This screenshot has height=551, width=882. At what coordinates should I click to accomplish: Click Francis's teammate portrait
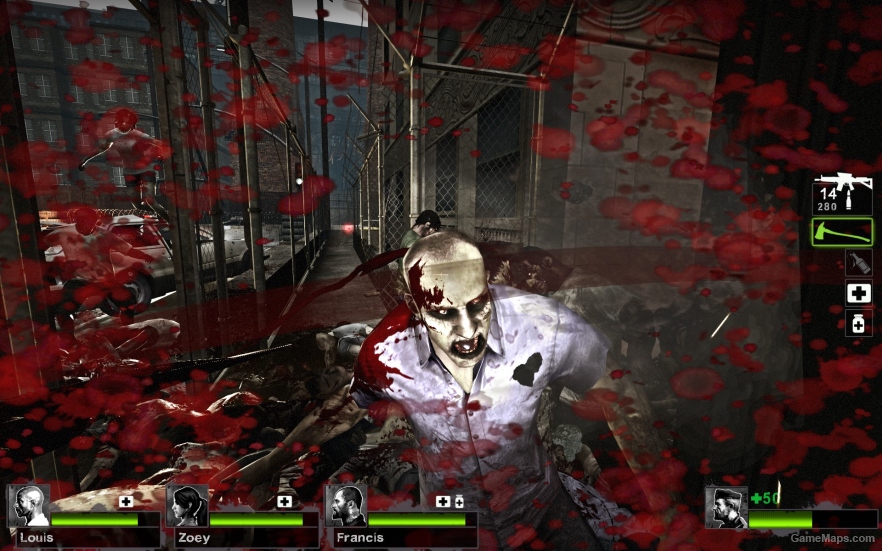point(346,506)
